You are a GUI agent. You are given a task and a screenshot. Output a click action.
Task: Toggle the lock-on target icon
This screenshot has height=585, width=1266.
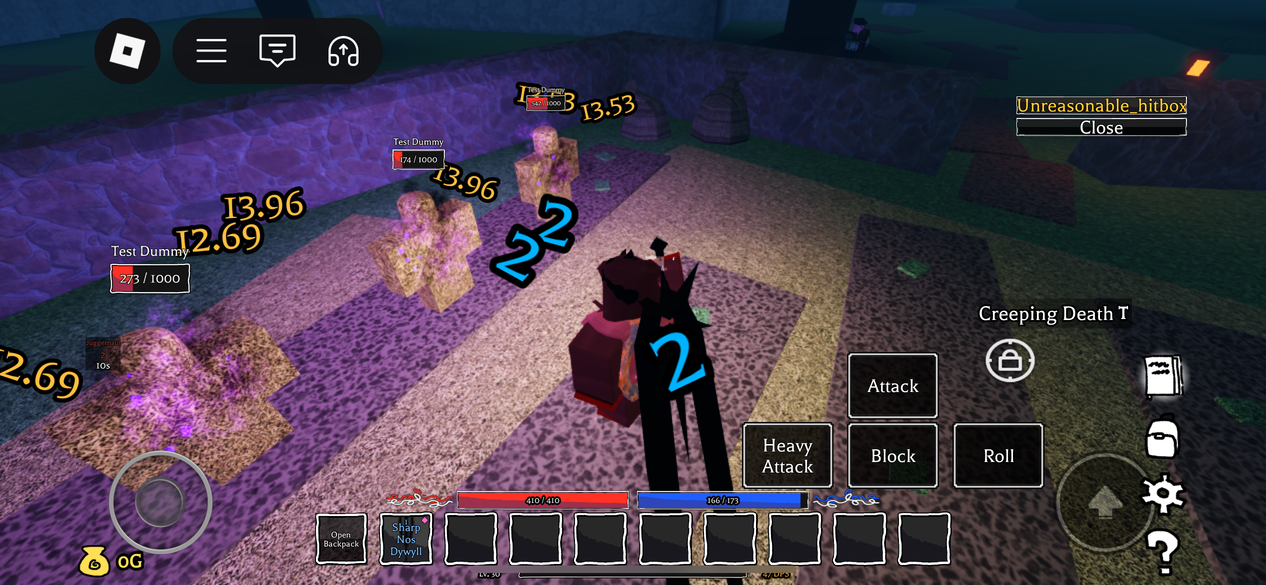(x=1010, y=361)
